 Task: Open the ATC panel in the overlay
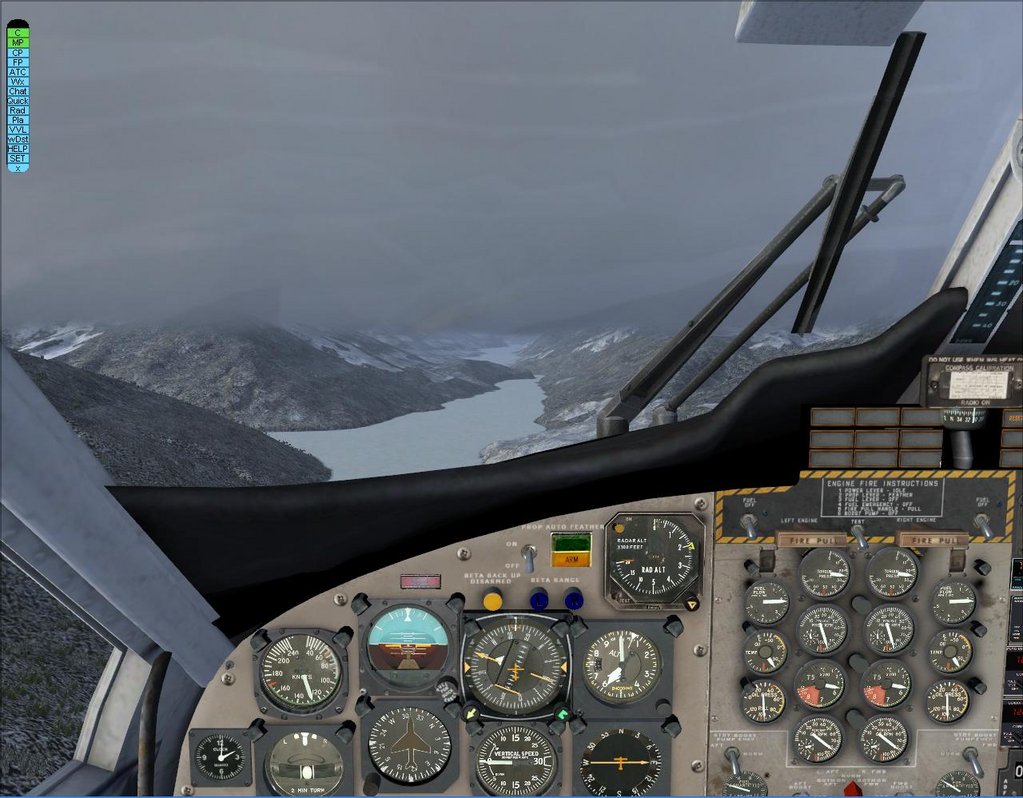click(x=18, y=72)
